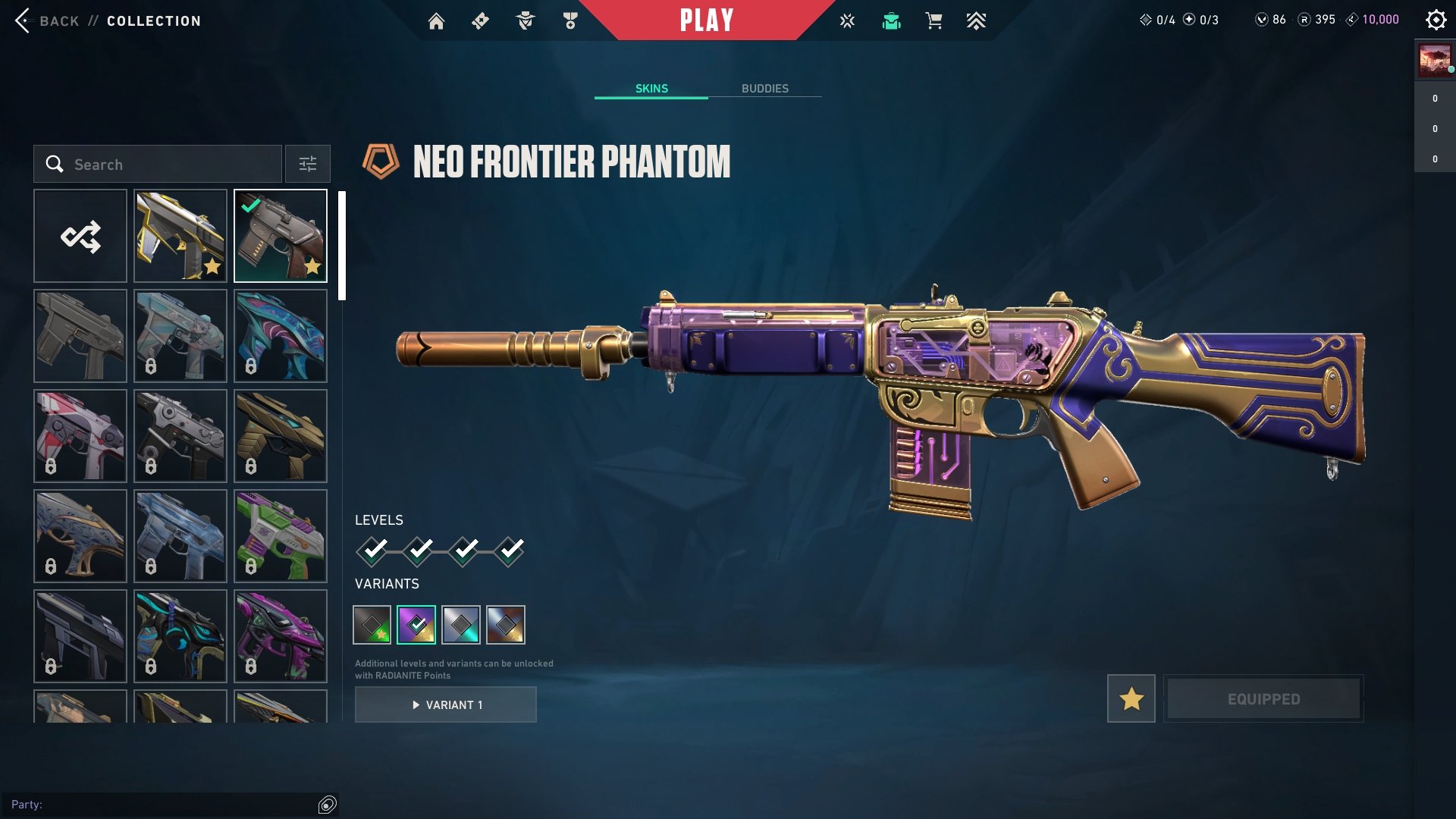This screenshot has width=1456, height=819.
Task: Select the random skin shuffle slot
Action: click(80, 236)
